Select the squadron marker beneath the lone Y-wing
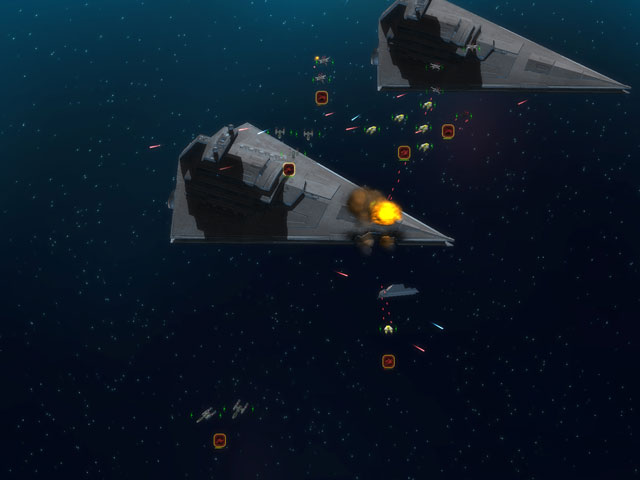Viewport: 640px width, 480px height. coord(388,361)
